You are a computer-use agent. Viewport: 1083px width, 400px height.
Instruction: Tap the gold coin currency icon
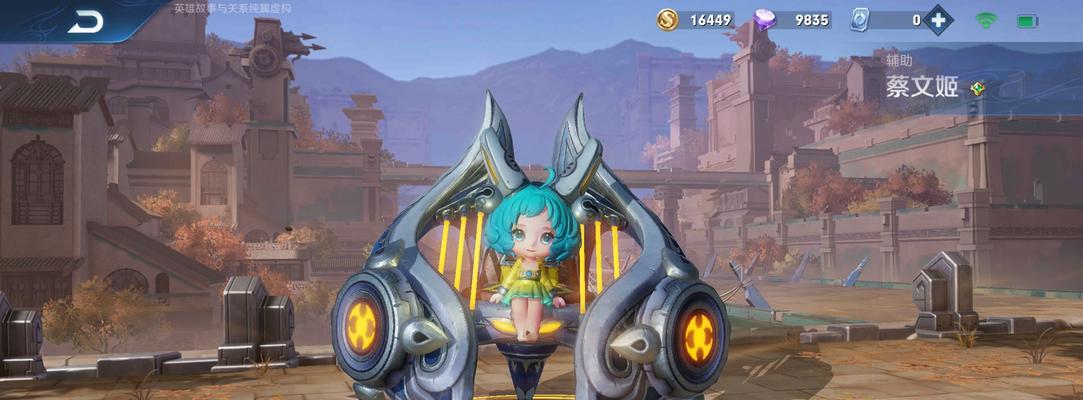[x=667, y=19]
